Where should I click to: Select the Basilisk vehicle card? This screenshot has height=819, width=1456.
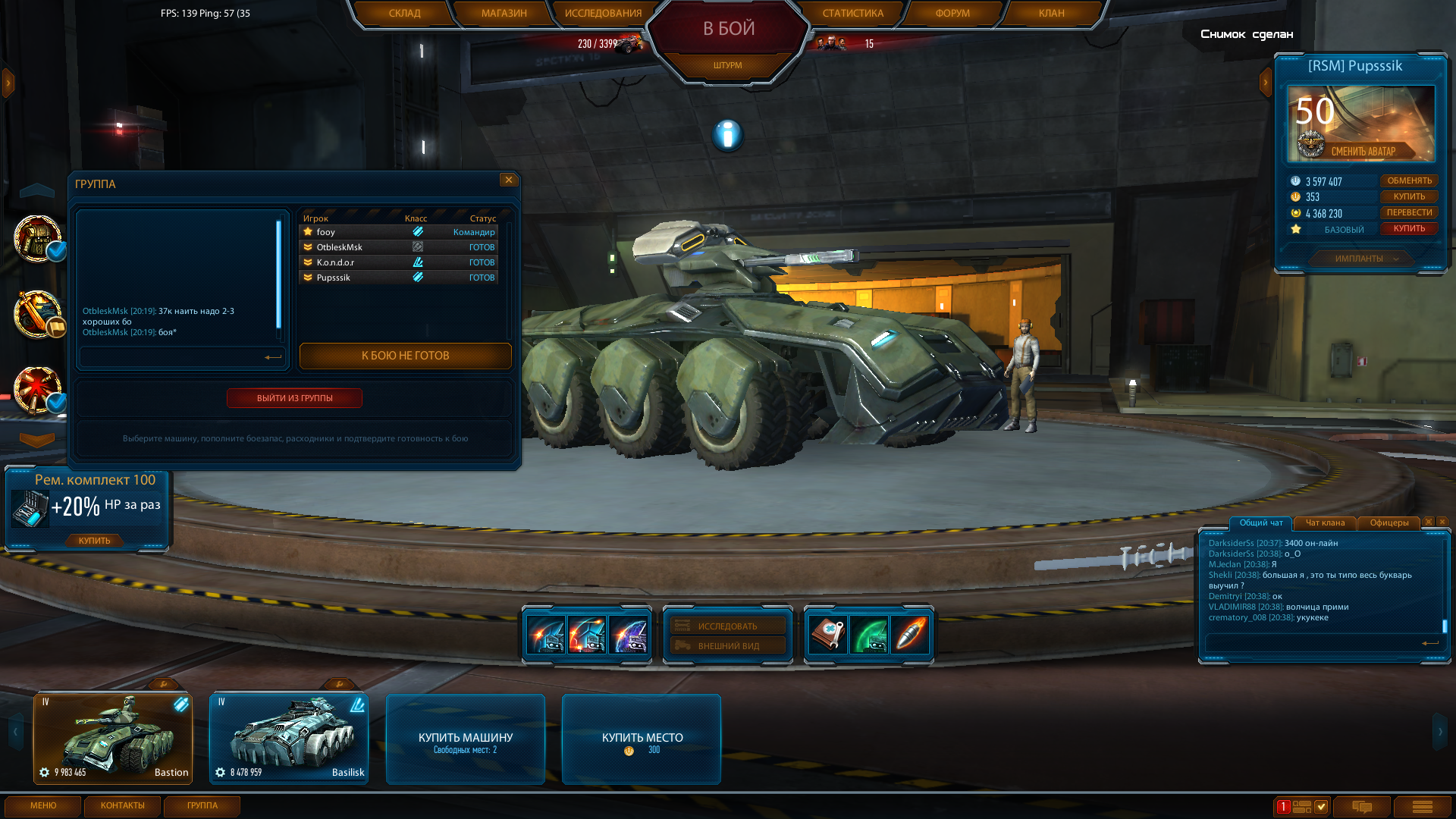pos(289,739)
